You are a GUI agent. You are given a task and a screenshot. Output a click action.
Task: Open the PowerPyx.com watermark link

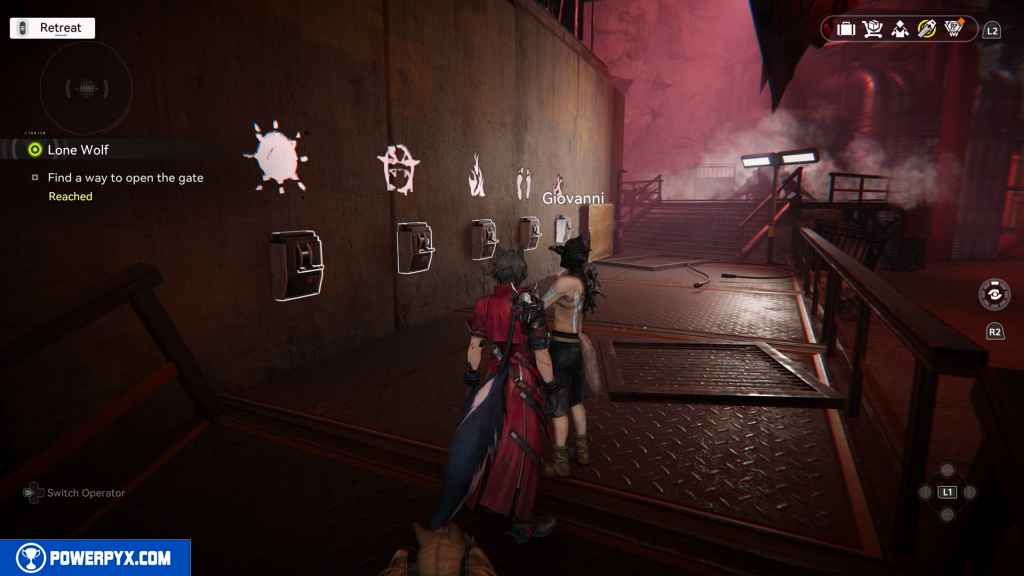pyautogui.click(x=95, y=558)
